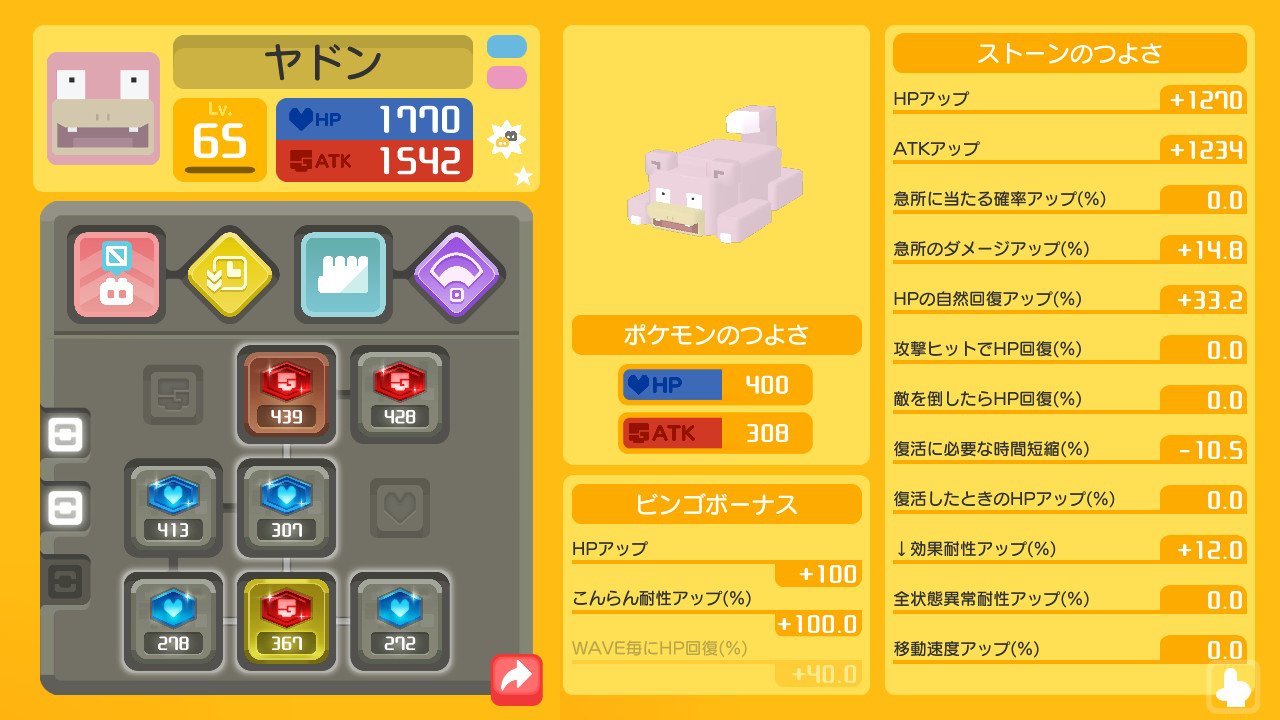
Task: Click the top glowing swap toggle on the left edge
Action: [x=65, y=436]
